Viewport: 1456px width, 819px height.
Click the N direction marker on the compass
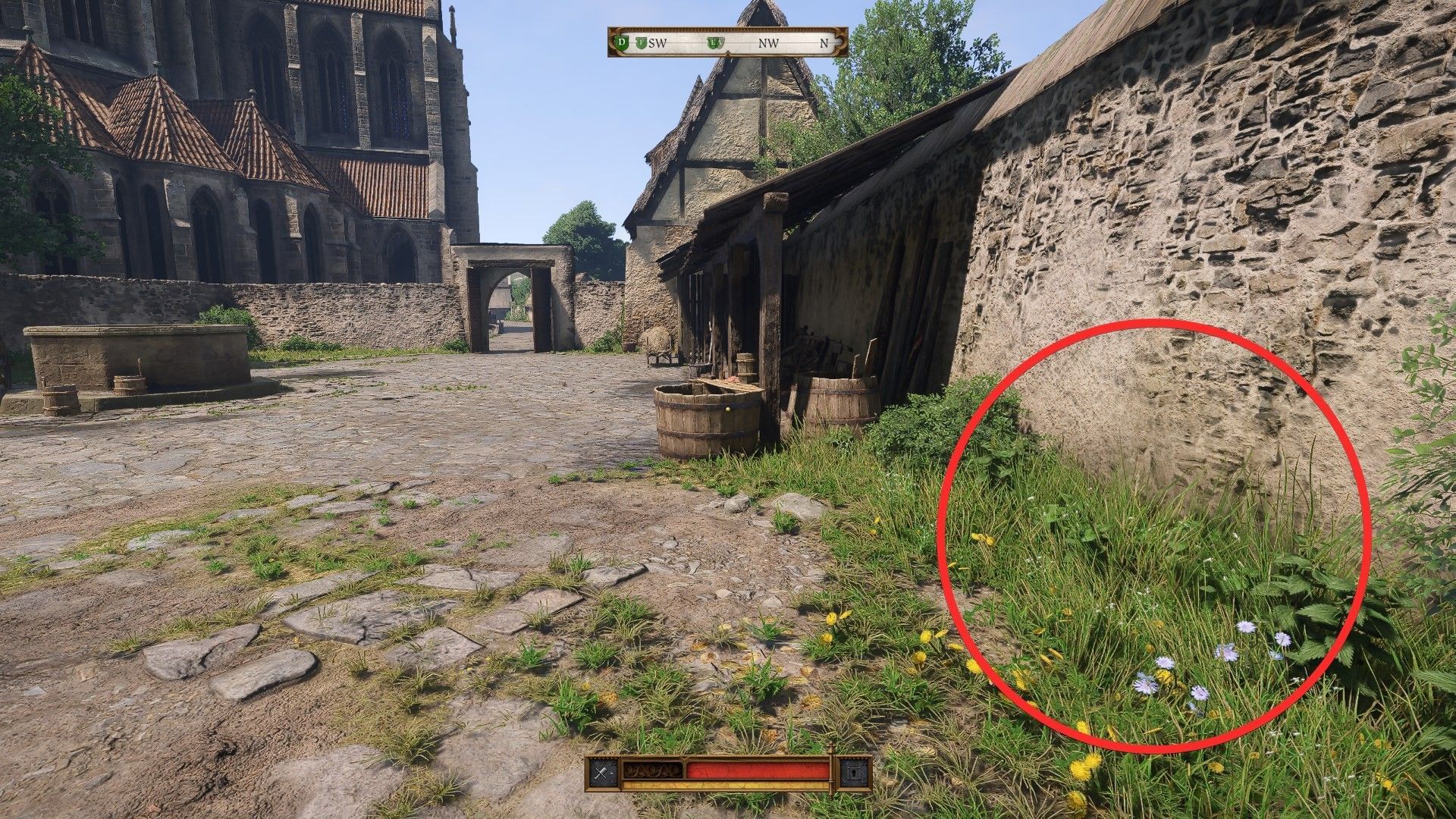point(824,42)
